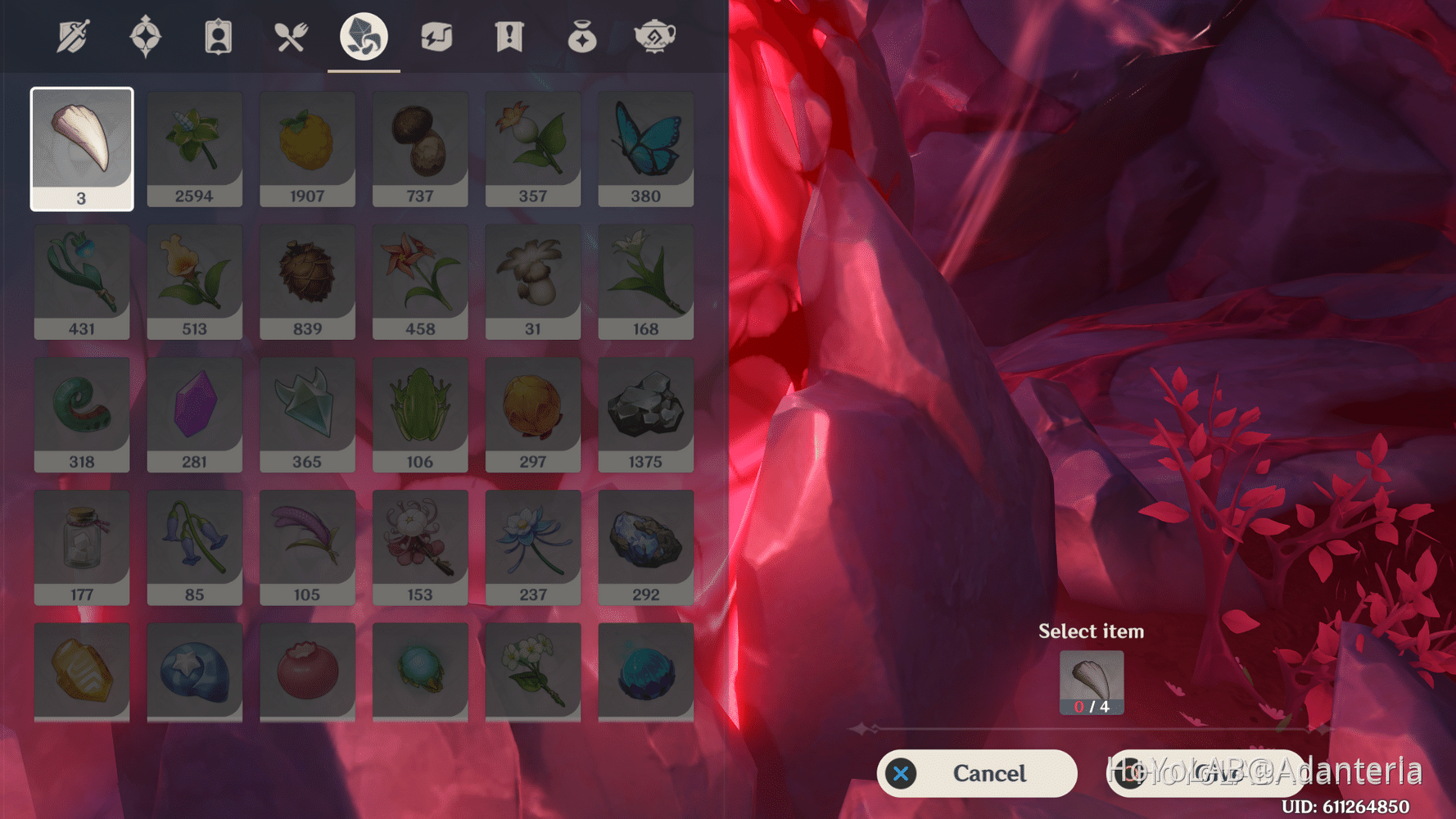Viewport: 1456px width, 819px height.
Task: Click the selected item preview under Select item
Action: [x=1092, y=681]
